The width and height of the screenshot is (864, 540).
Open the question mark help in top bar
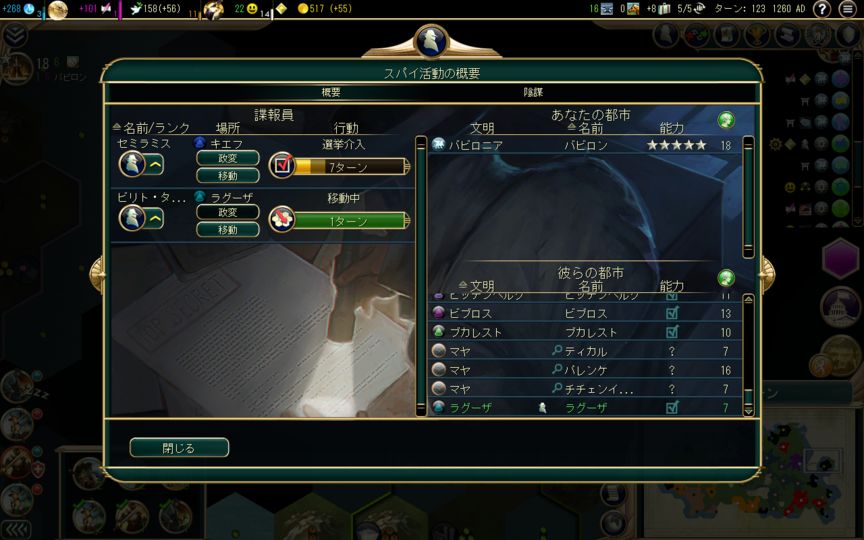[821, 9]
